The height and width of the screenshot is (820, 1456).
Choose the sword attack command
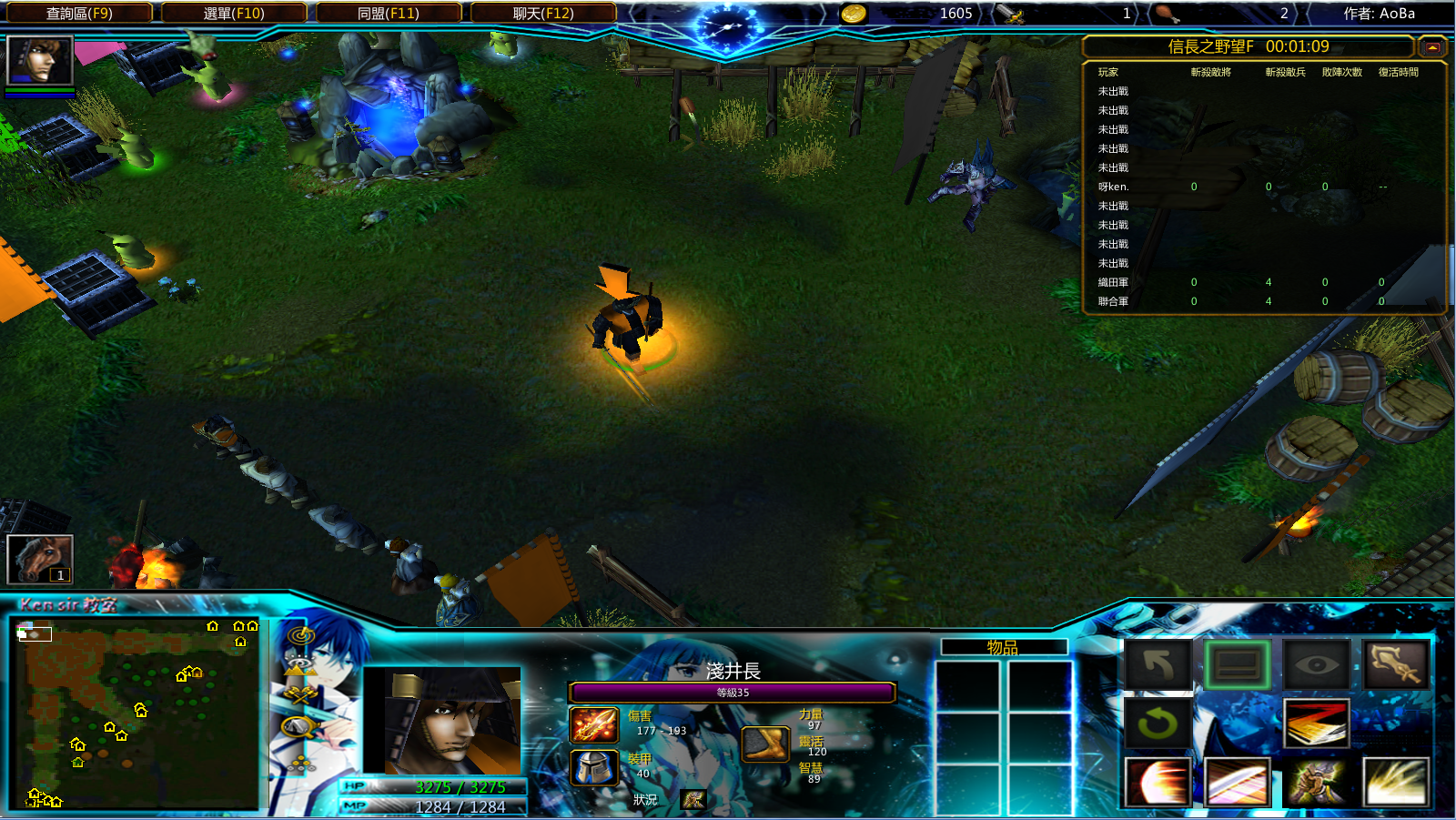[1395, 664]
